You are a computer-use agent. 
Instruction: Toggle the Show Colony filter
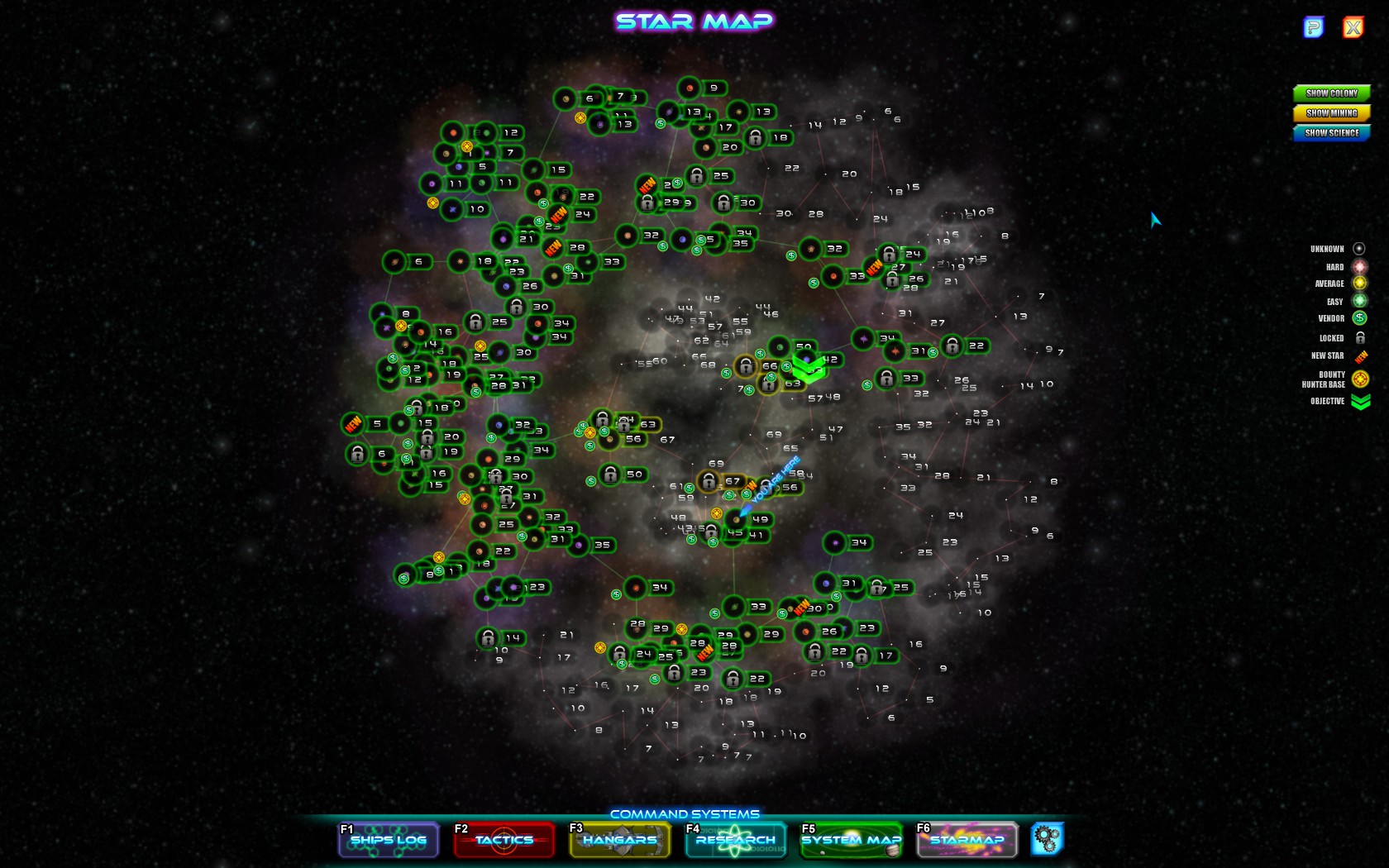point(1331,93)
